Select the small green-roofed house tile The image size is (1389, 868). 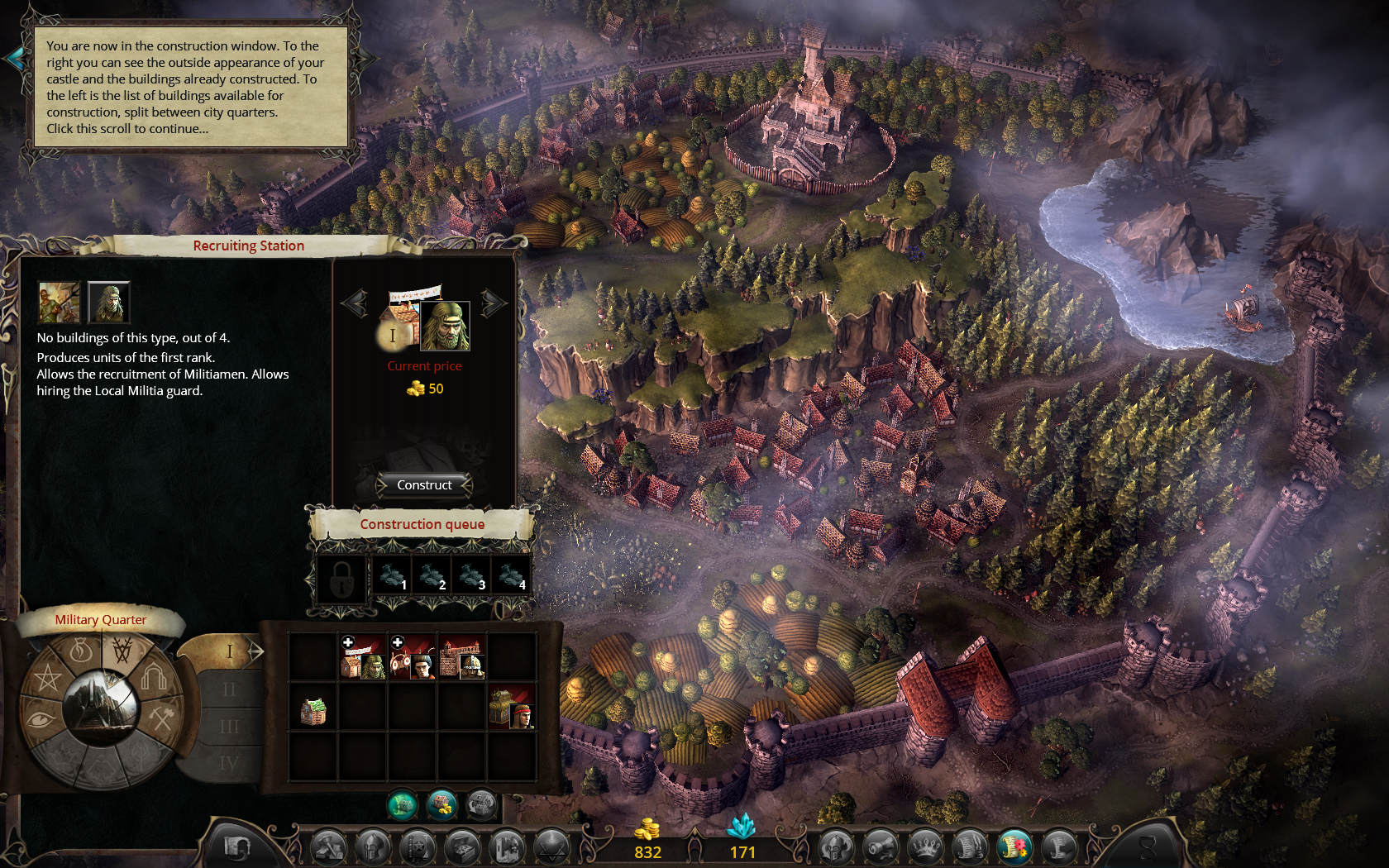pos(313,709)
